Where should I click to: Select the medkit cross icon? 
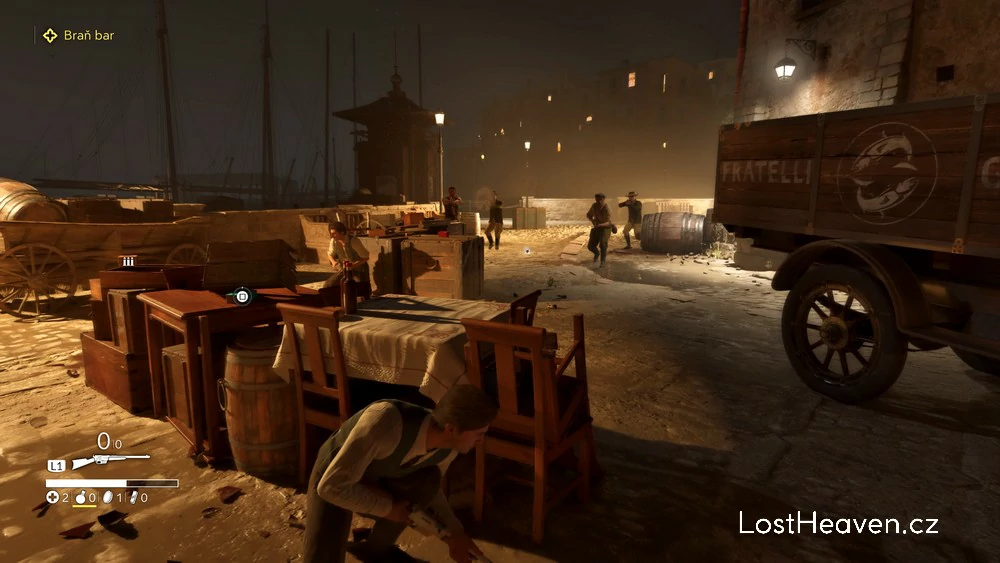tap(53, 497)
